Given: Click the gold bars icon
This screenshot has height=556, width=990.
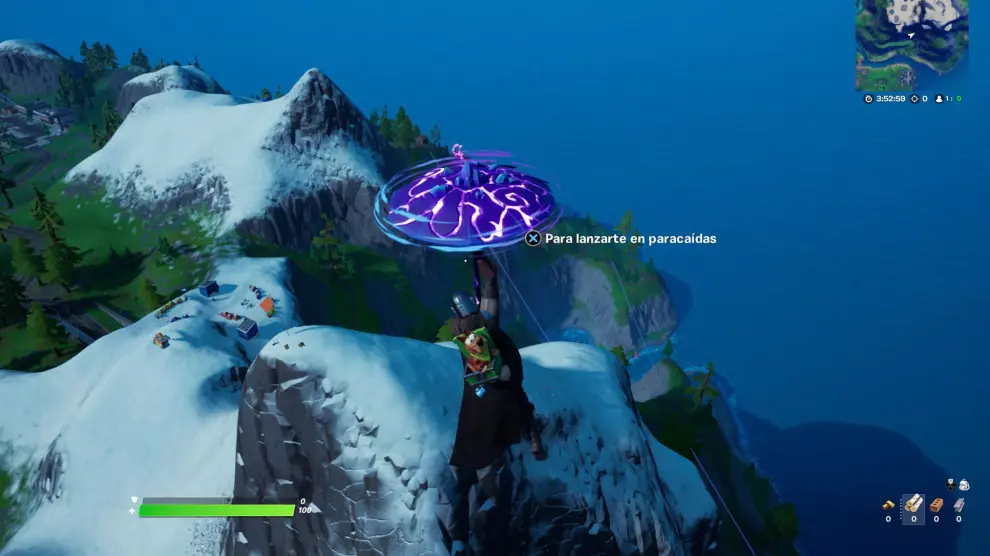Looking at the screenshot, I should tap(888, 505).
